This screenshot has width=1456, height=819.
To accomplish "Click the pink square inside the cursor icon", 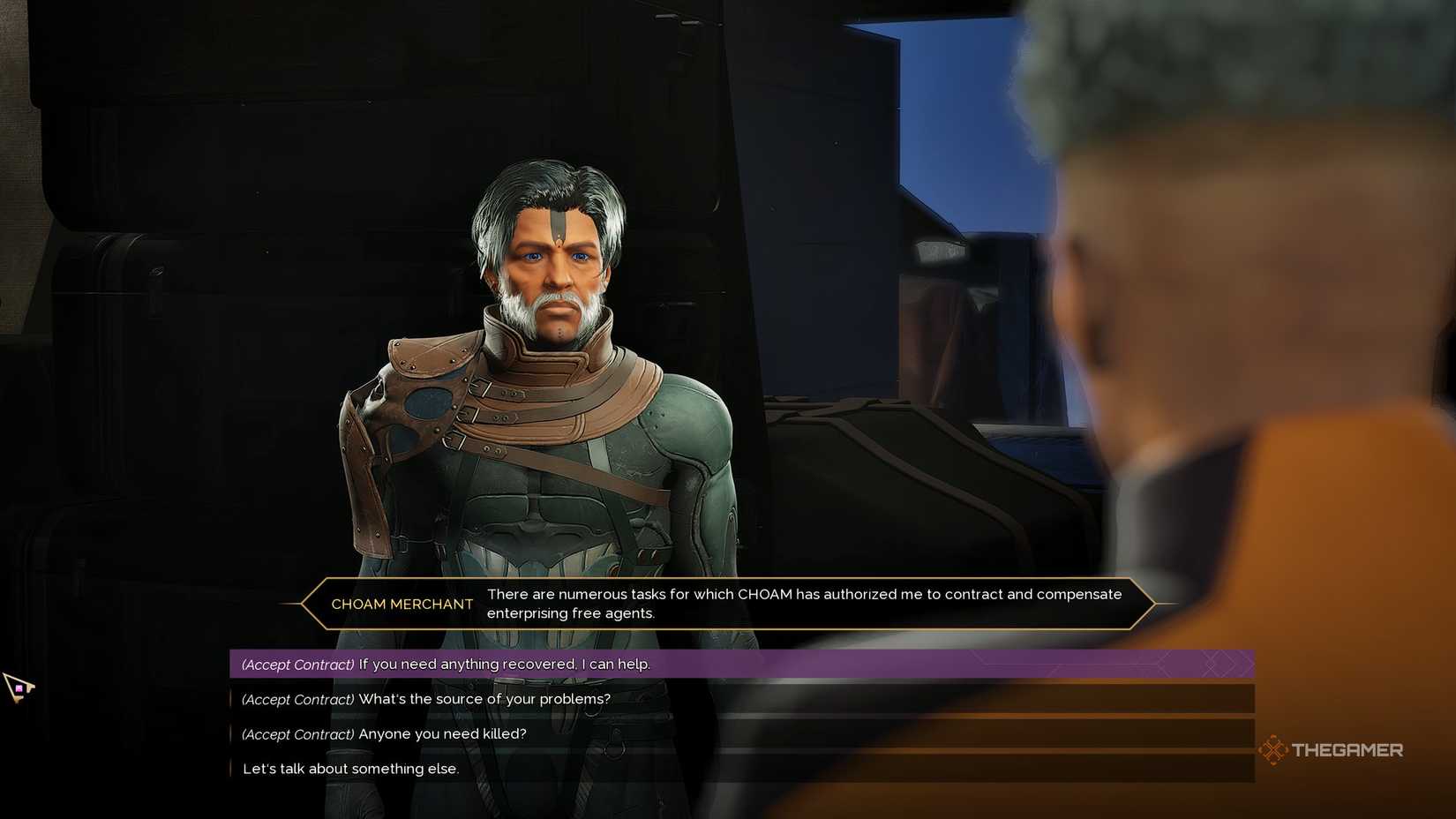I will 19,688.
